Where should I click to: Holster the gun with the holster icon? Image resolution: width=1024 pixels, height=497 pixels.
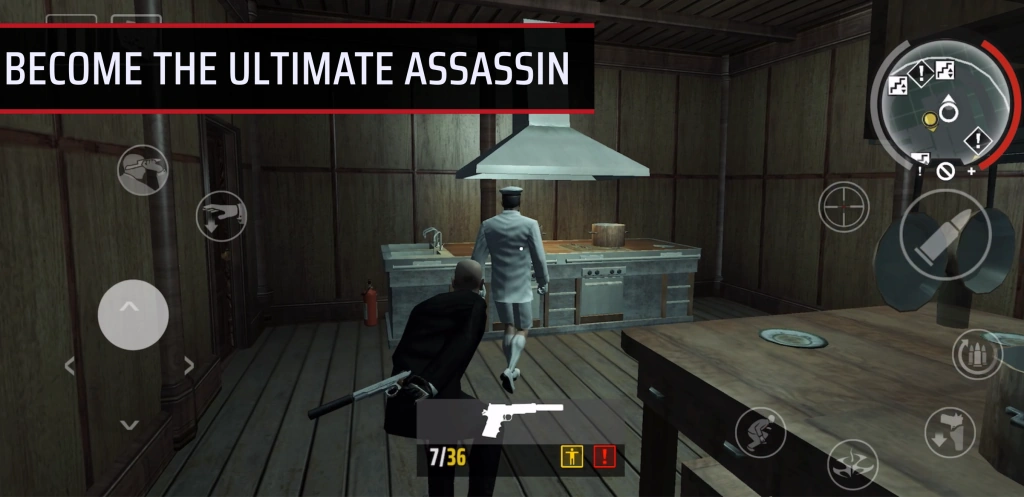coord(949,432)
